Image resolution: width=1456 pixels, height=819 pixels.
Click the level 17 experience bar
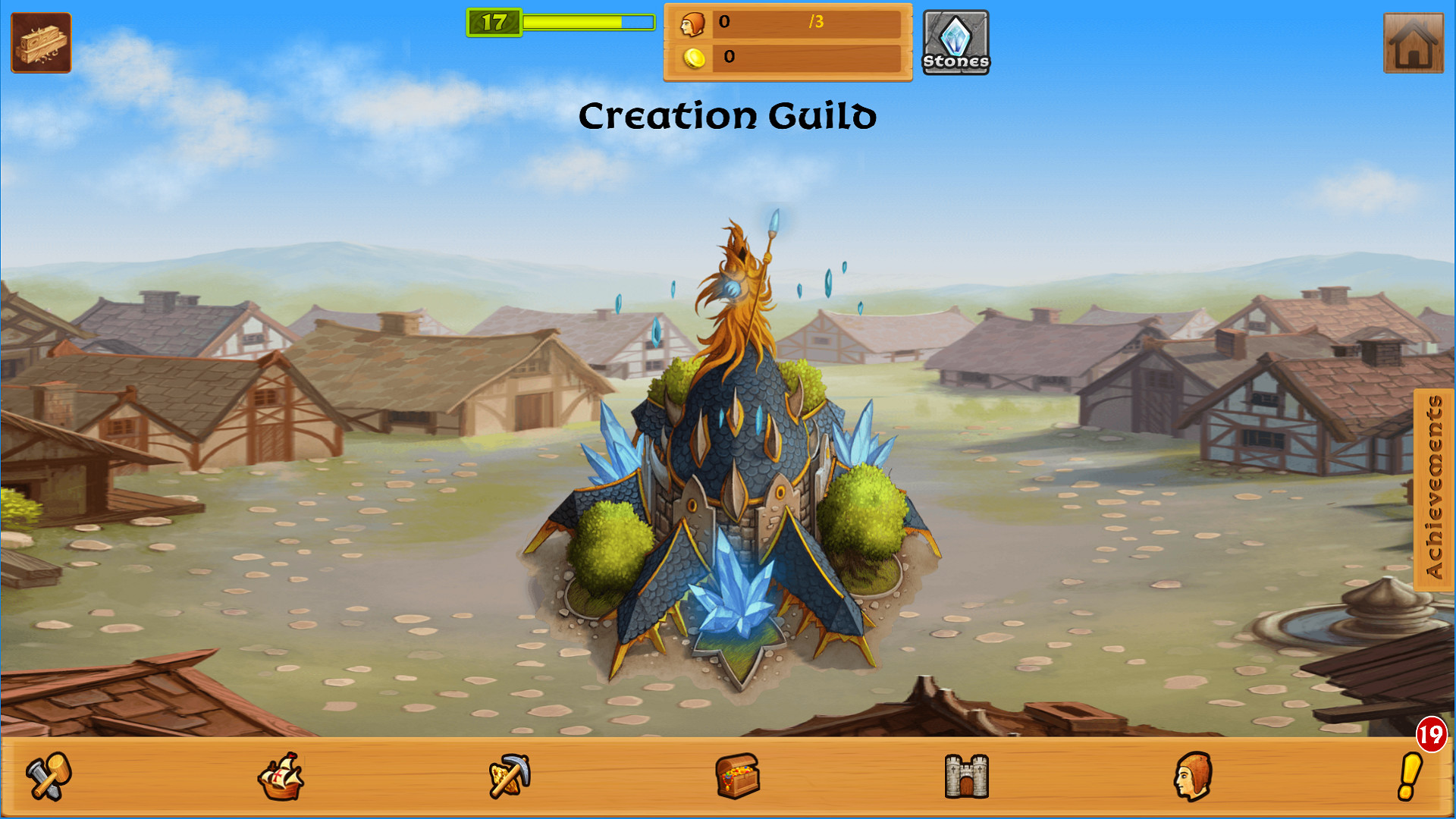(561, 24)
